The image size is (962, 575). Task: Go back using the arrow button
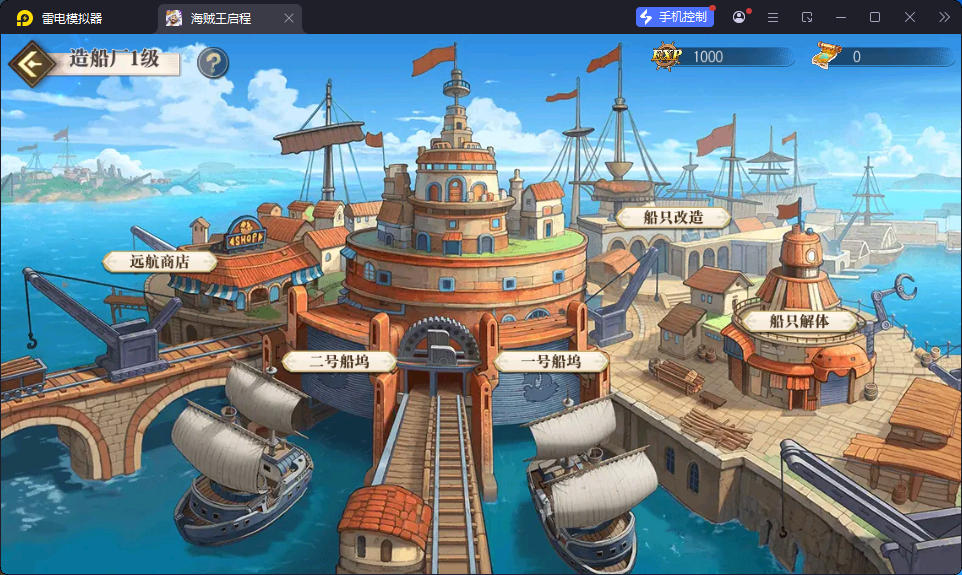(x=33, y=63)
